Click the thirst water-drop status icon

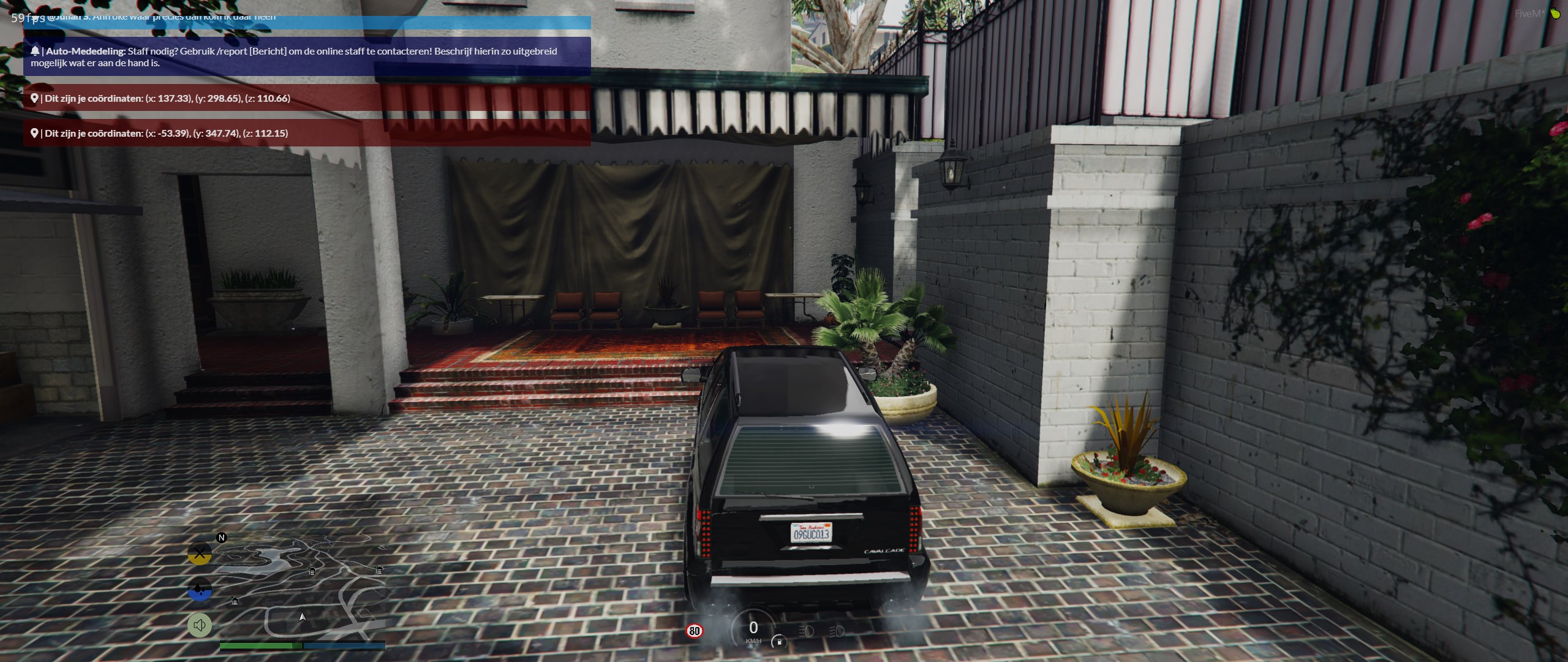(x=200, y=590)
